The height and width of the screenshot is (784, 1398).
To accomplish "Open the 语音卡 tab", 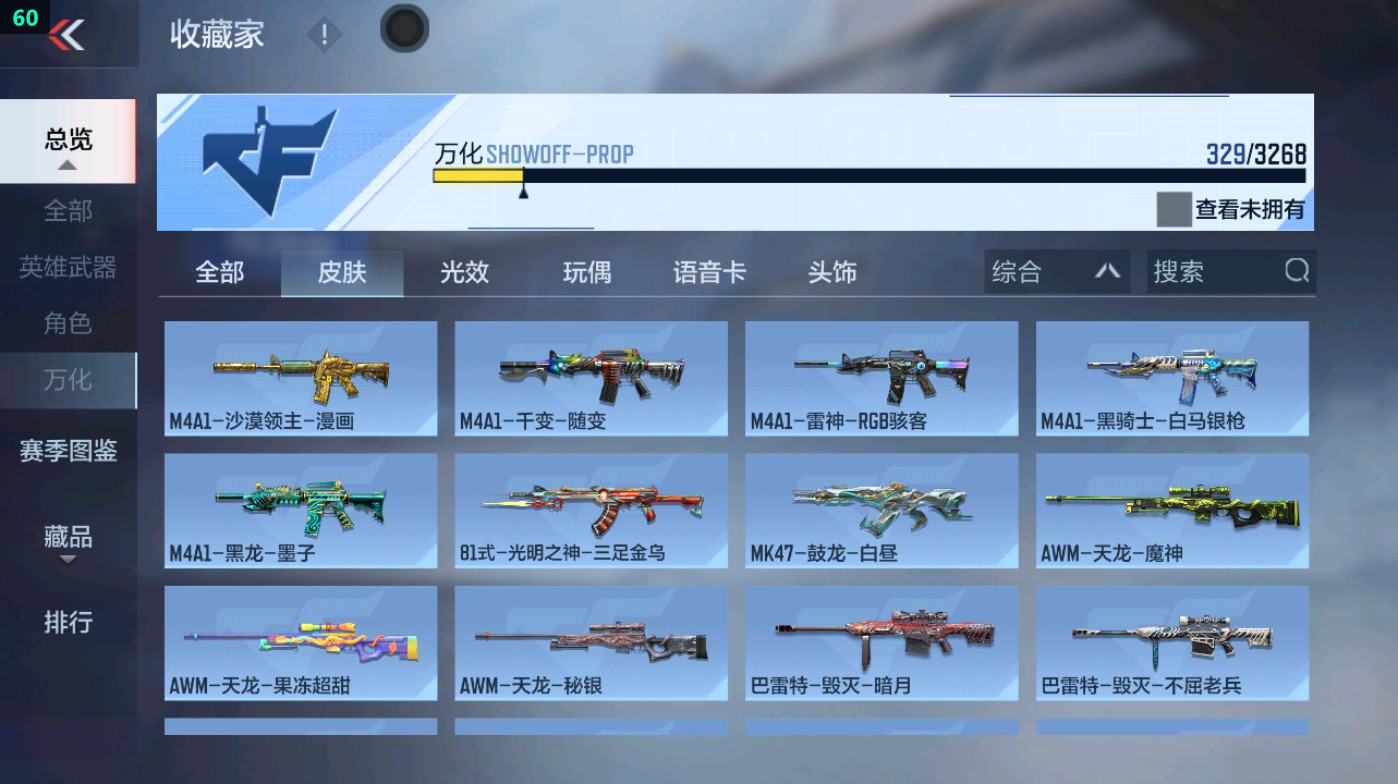I will 709,271.
